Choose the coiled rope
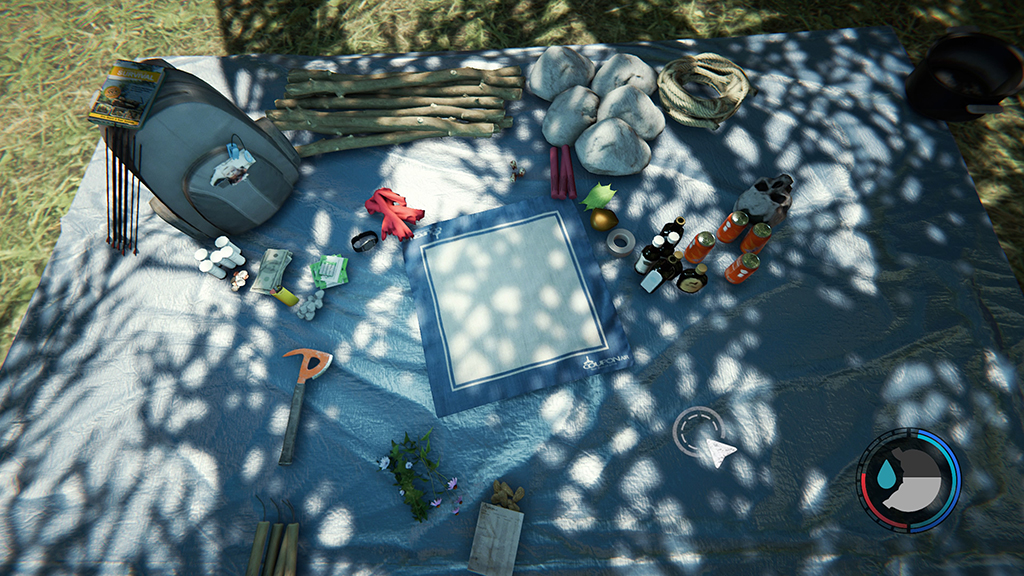Screen dimensions: 1024x576 point(704,88)
